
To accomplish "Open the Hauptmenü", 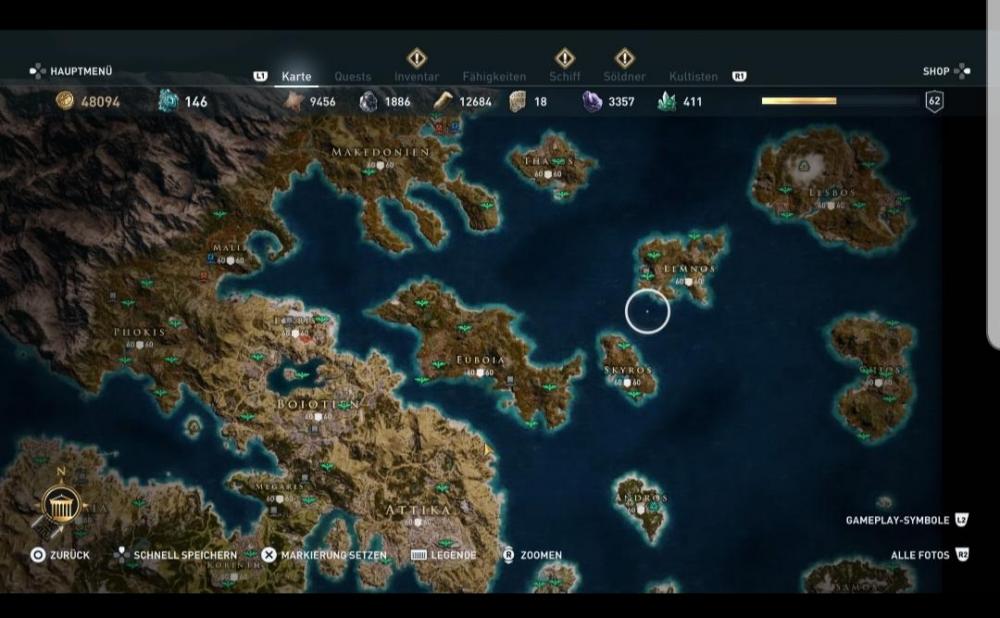I will pyautogui.click(x=72, y=71).
